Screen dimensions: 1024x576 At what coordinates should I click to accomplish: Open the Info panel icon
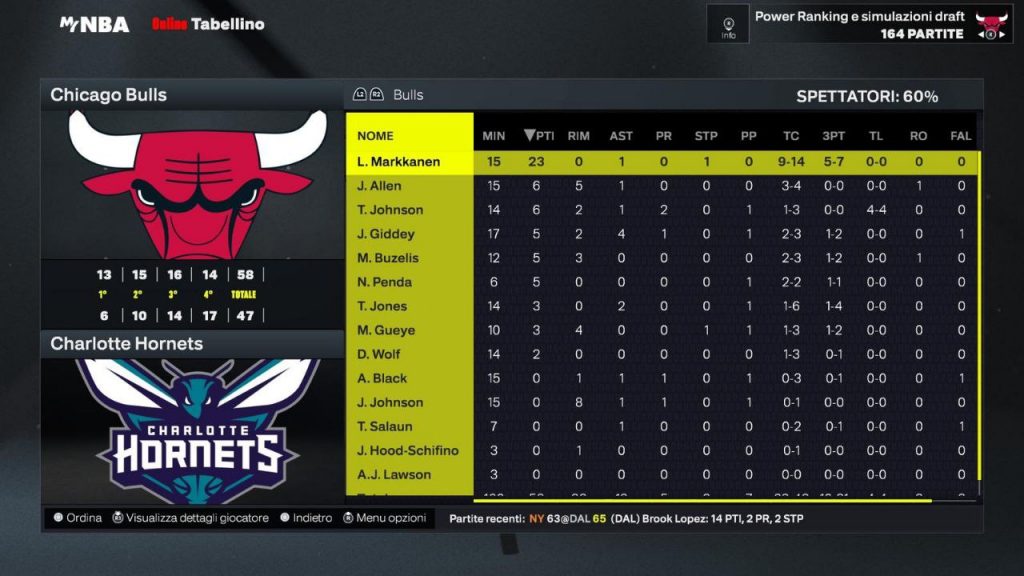[728, 24]
